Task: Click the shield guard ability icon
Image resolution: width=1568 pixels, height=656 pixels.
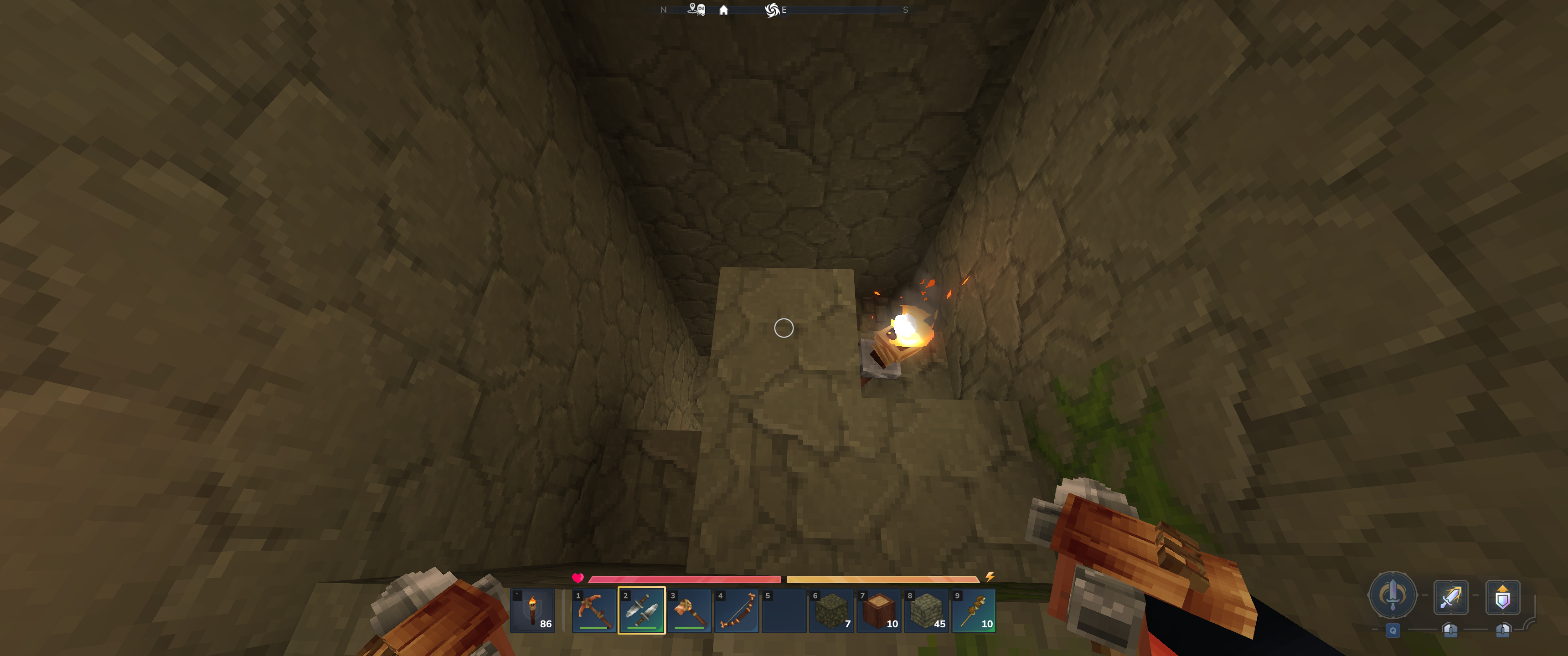Action: (1502, 597)
